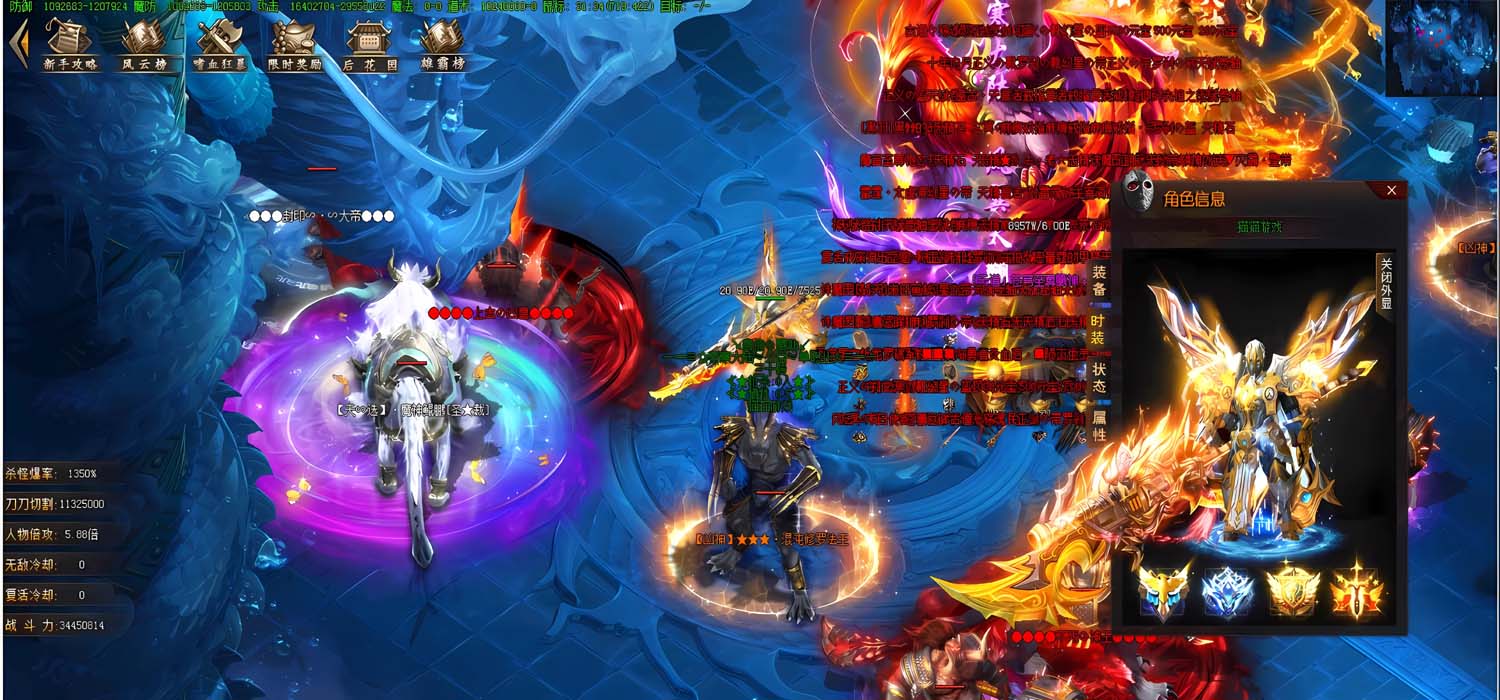Open the minimap

click(1440, 48)
